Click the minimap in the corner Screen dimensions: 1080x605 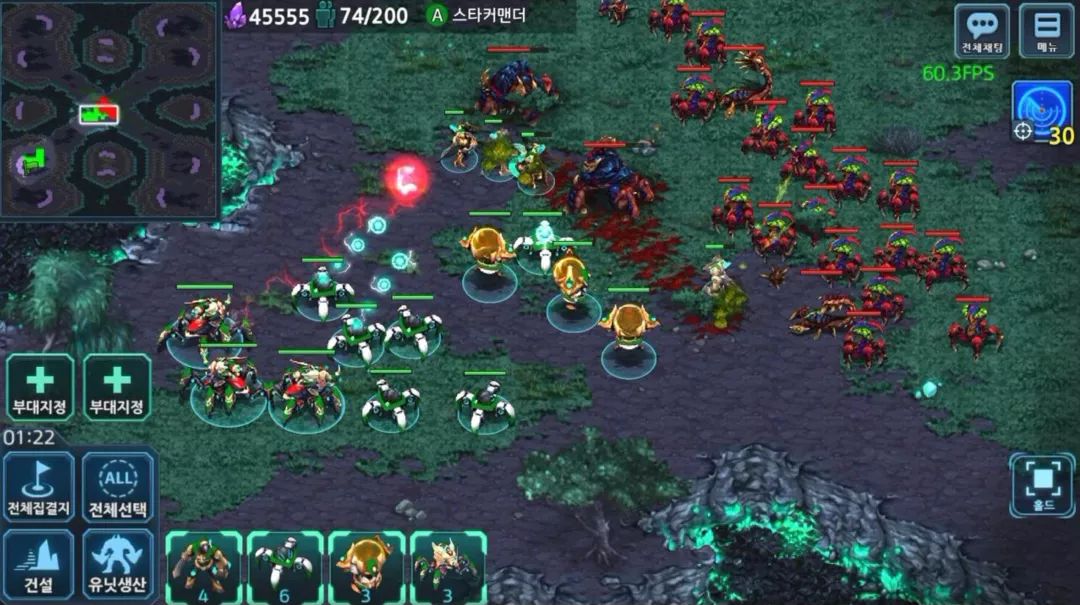point(109,109)
